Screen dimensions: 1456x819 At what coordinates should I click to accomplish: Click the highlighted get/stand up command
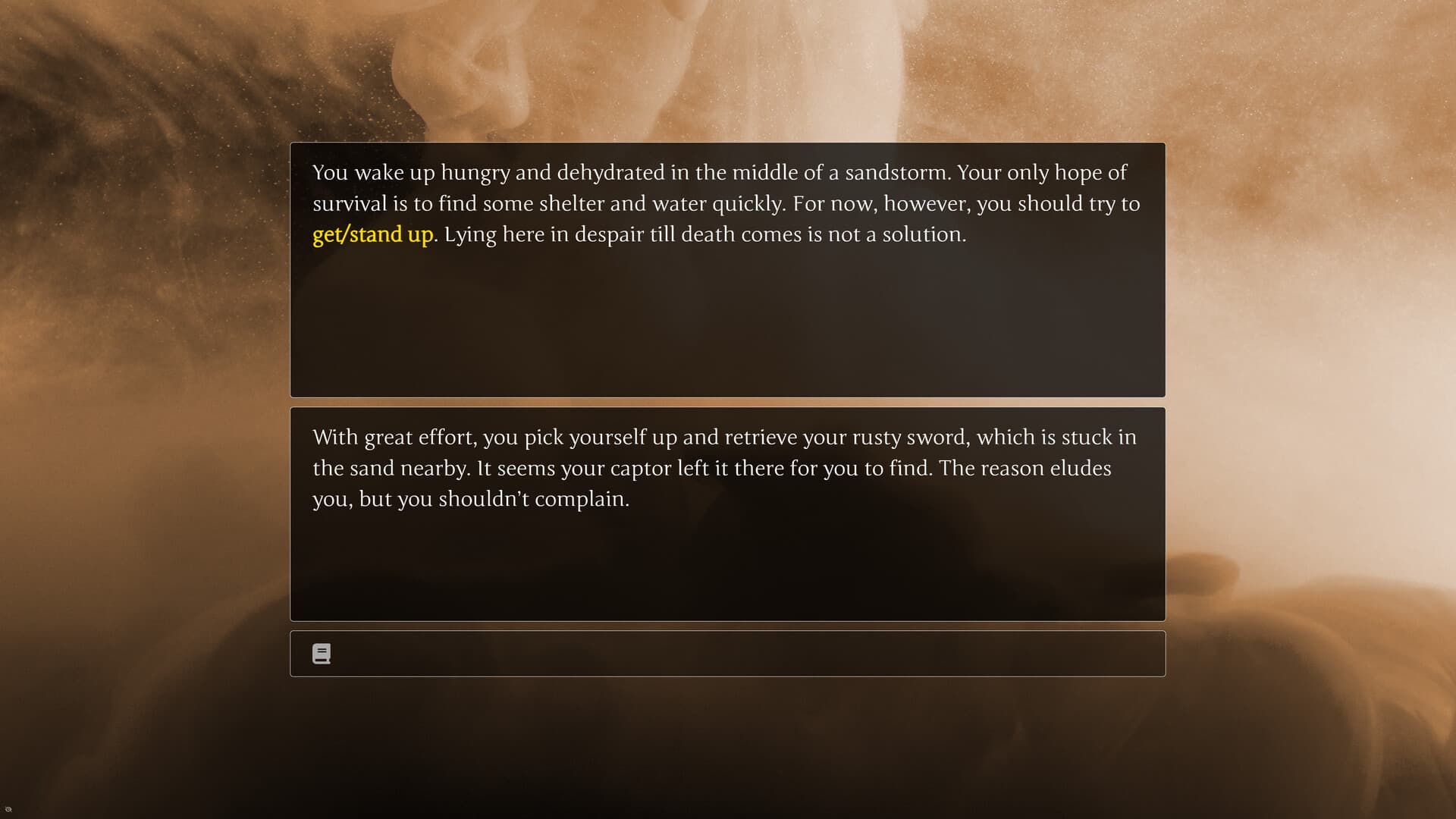coord(372,234)
